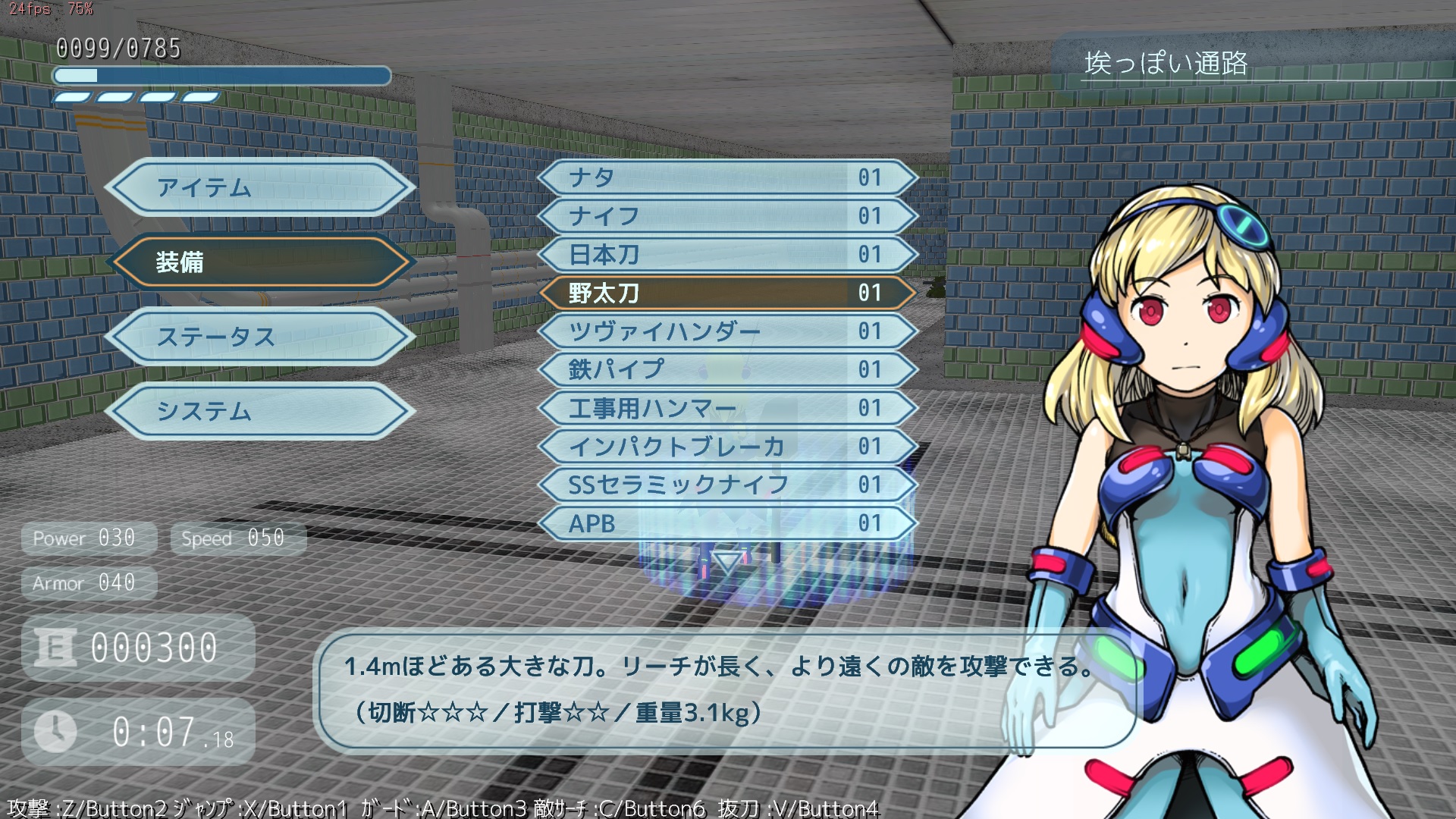The image size is (1456, 819).
Task: Select the ナイフ weapon row
Action: [x=726, y=216]
